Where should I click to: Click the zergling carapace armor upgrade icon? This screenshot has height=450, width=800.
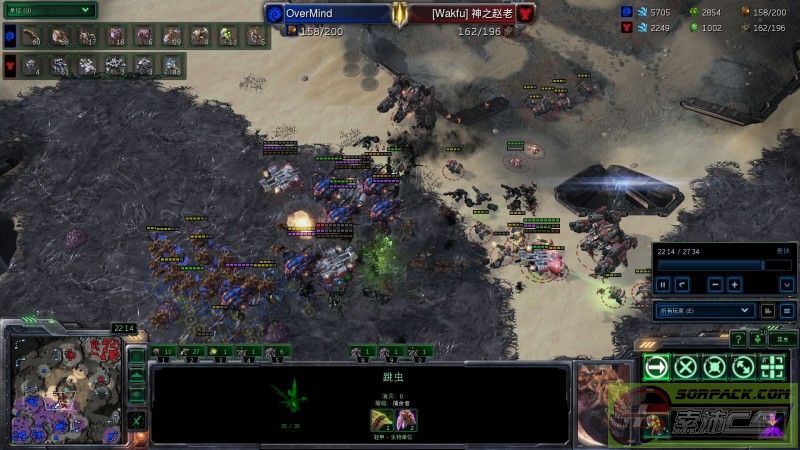[406, 419]
